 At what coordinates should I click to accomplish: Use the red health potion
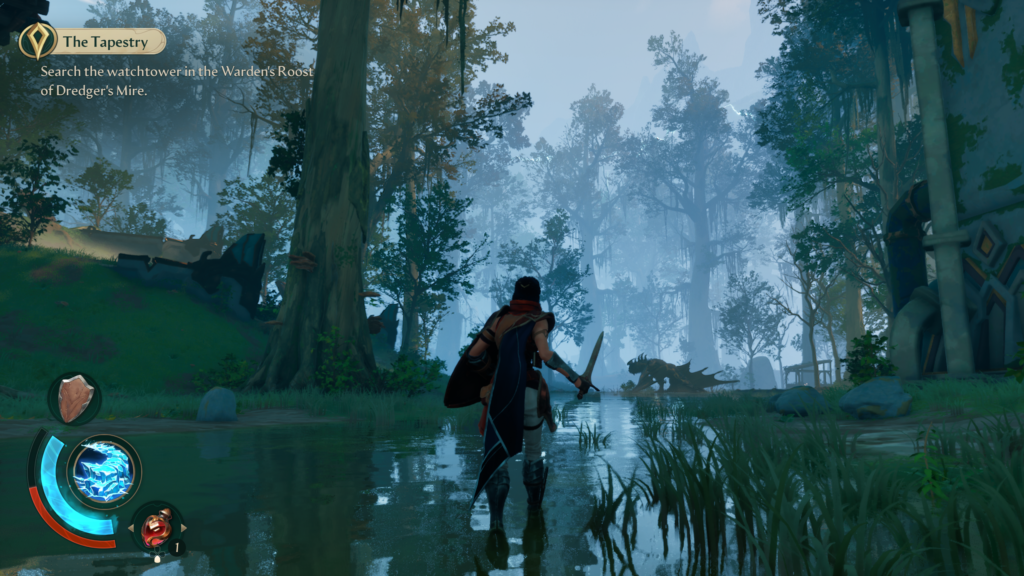pos(156,526)
